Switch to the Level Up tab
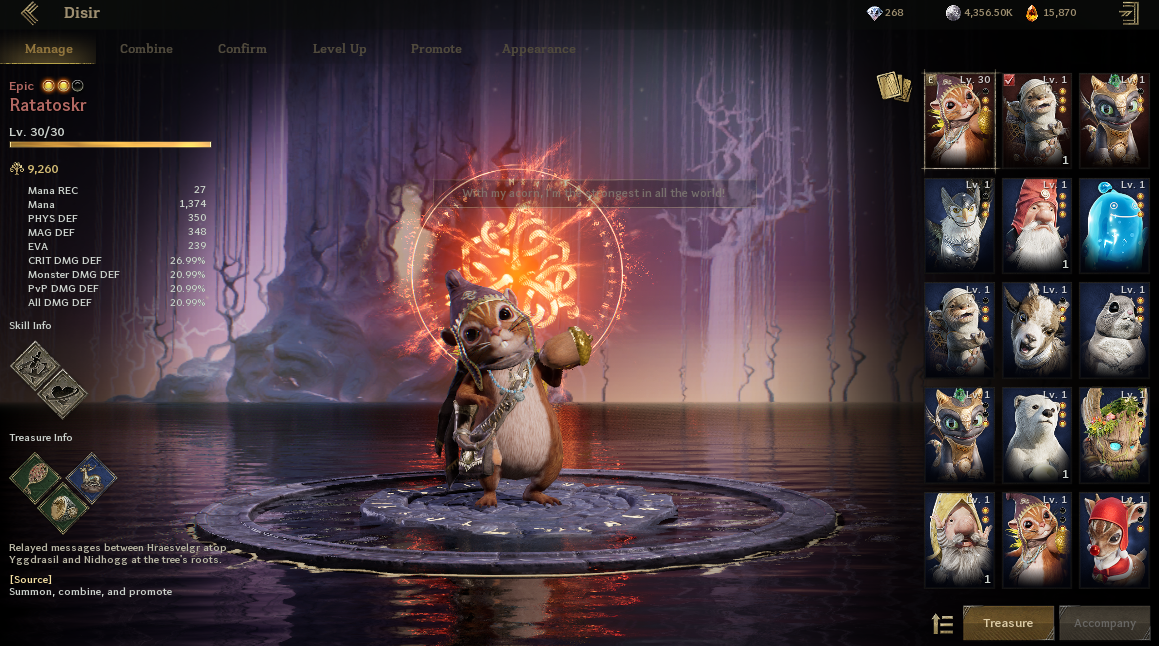This screenshot has height=646, width=1159. pyautogui.click(x=339, y=49)
